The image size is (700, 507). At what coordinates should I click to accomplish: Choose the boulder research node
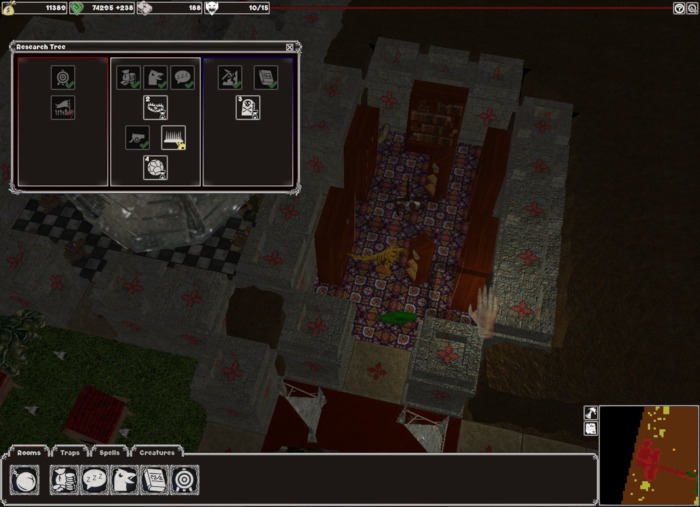(x=155, y=167)
